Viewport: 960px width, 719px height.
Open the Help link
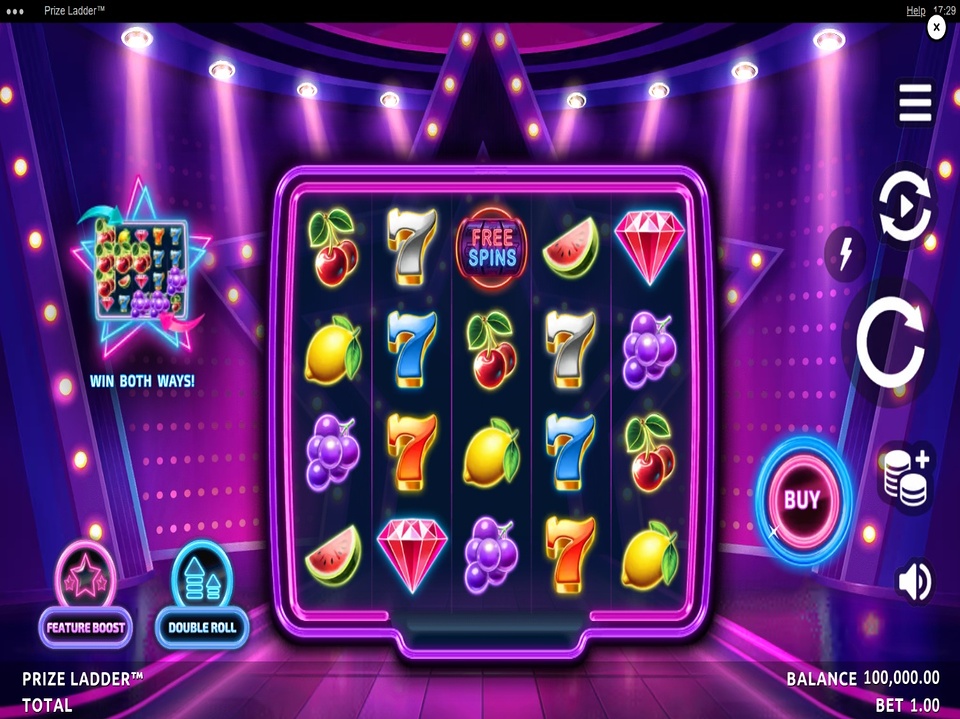915,10
